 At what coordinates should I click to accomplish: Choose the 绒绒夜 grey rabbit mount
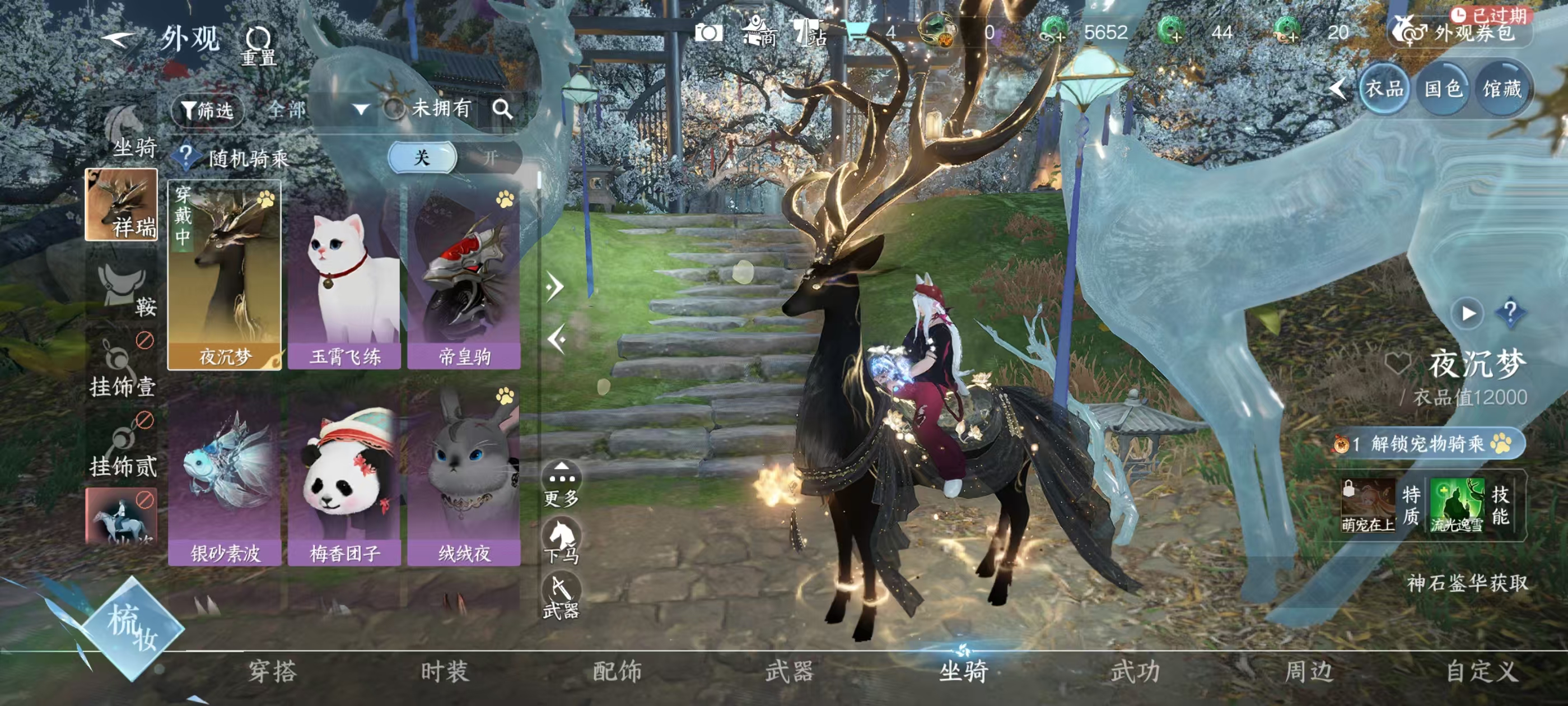tap(464, 475)
